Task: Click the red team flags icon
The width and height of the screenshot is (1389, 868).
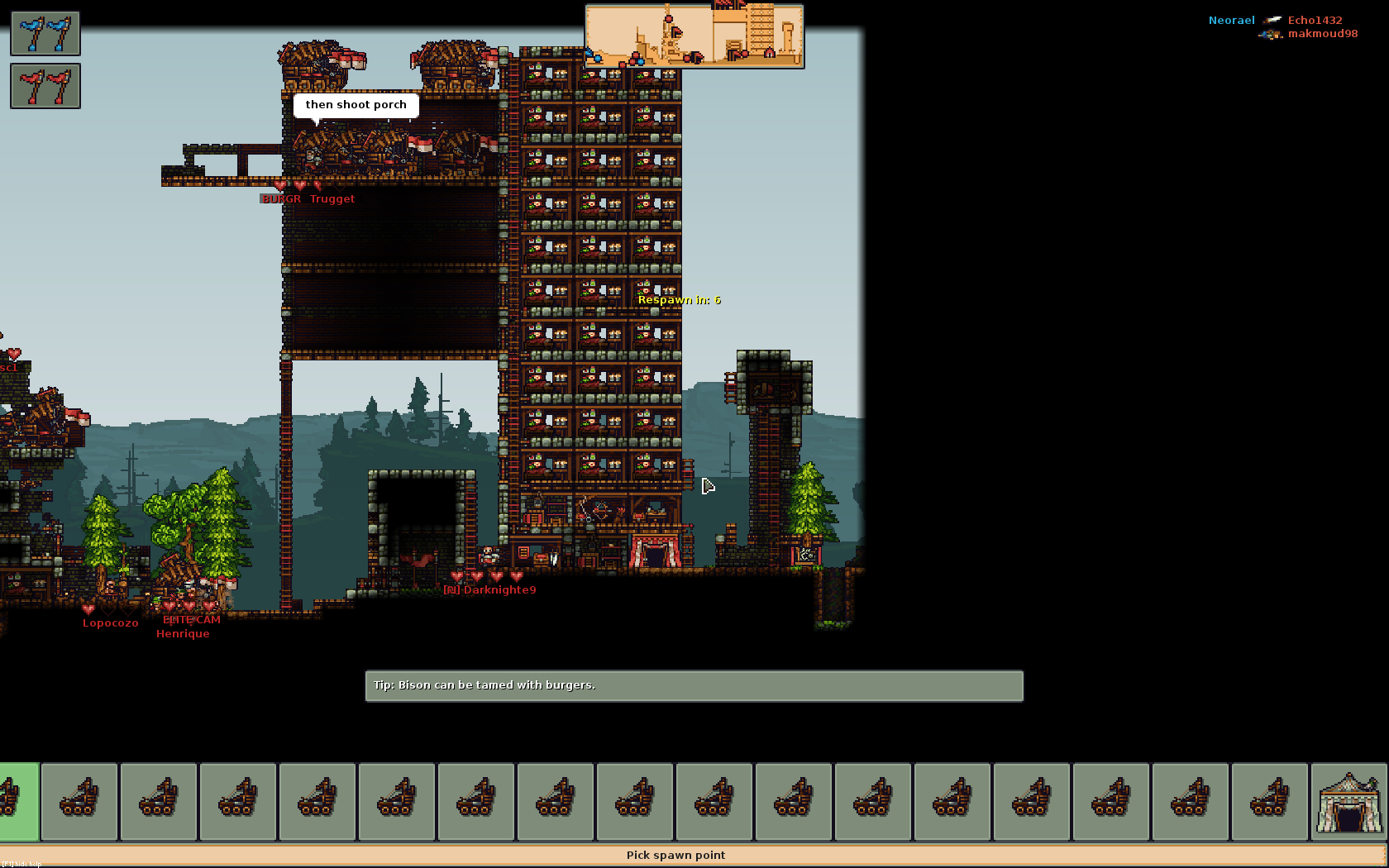Action: click(x=45, y=86)
